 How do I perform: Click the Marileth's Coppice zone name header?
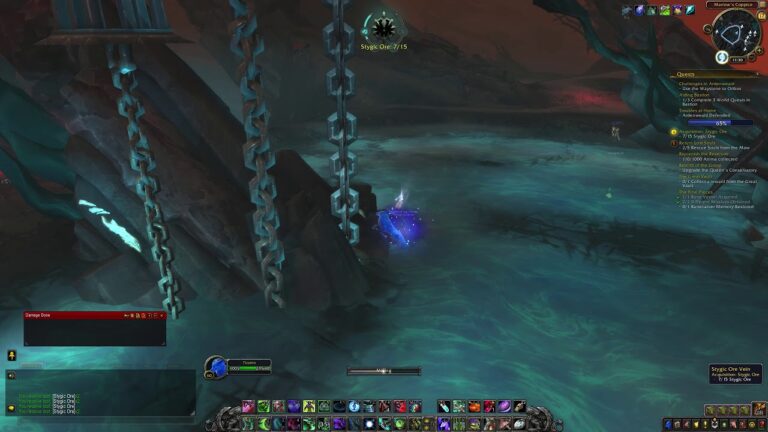pyautogui.click(x=737, y=4)
